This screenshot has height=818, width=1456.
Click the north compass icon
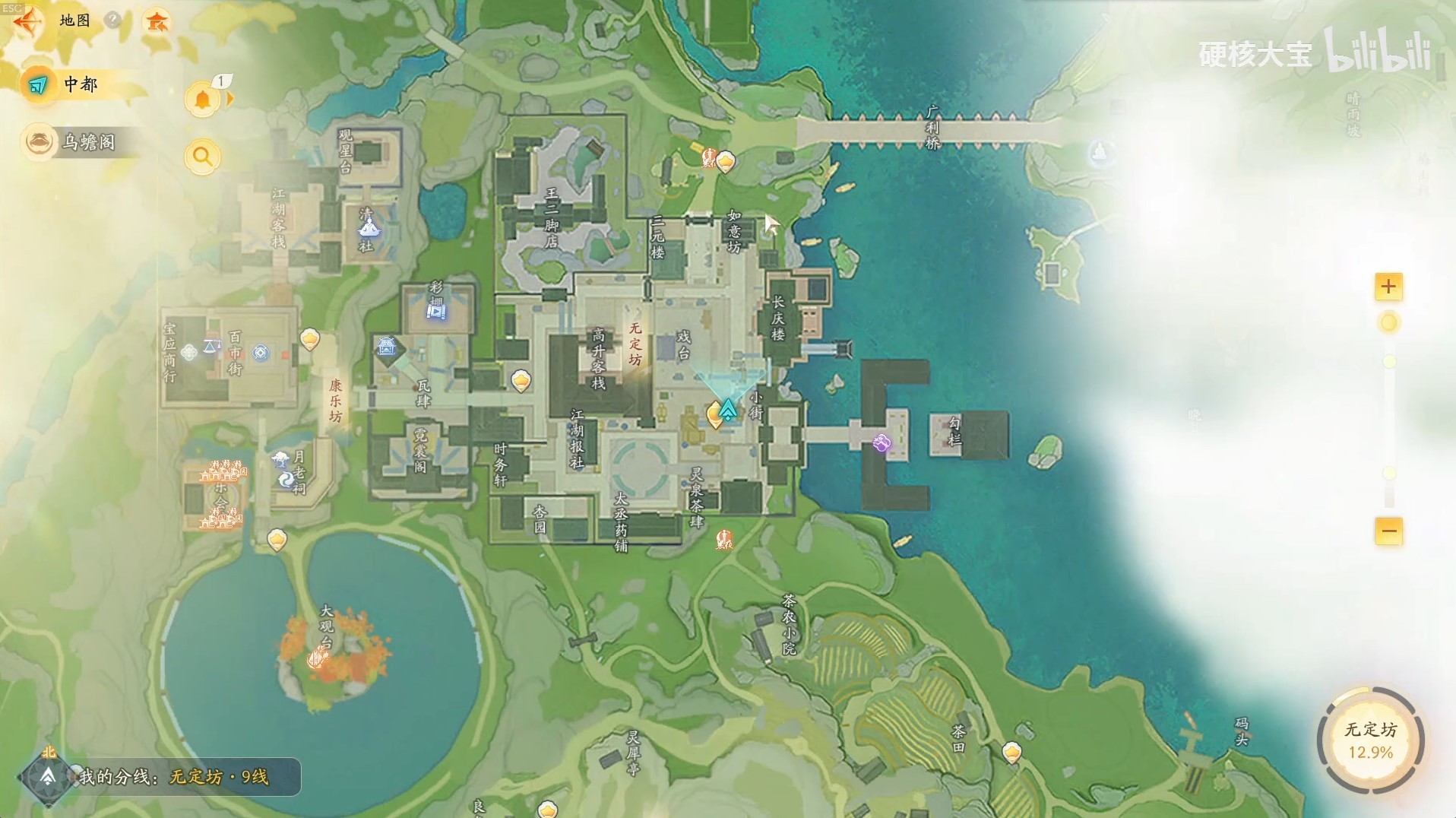48,775
